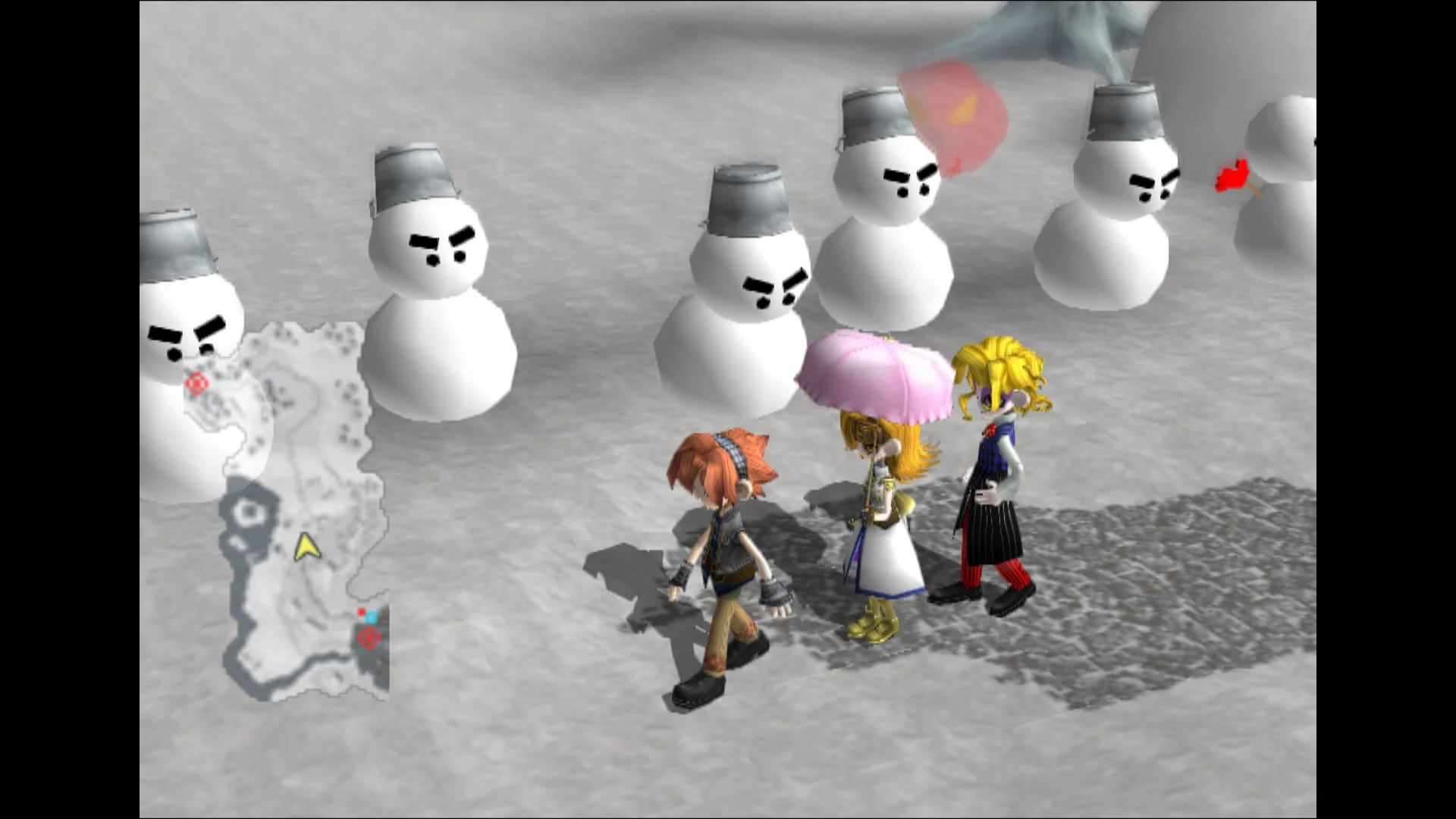Select the blonde clown-haired character in pinstripes

point(993,485)
